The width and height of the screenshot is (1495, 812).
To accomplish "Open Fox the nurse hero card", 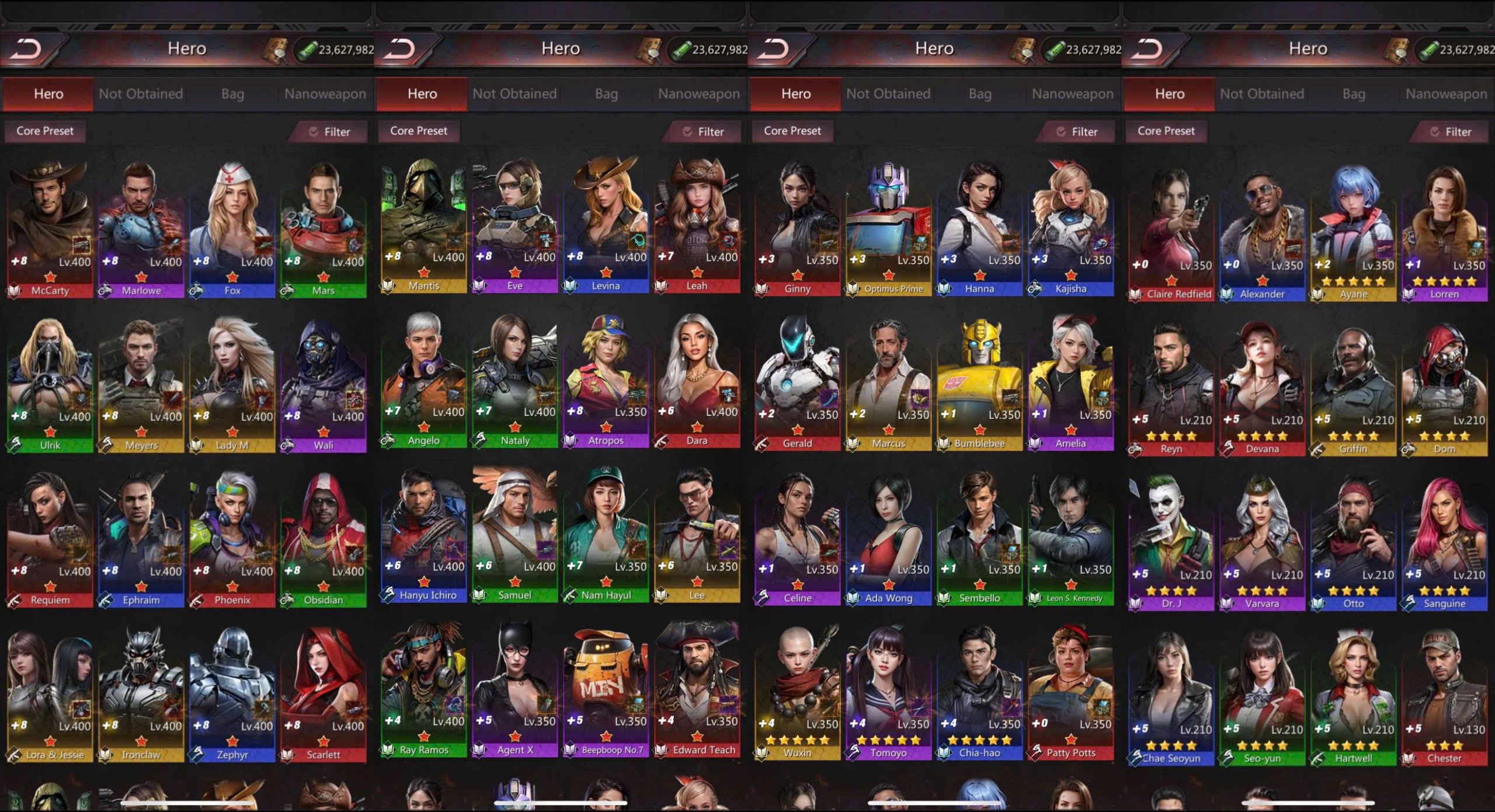I will point(232,228).
